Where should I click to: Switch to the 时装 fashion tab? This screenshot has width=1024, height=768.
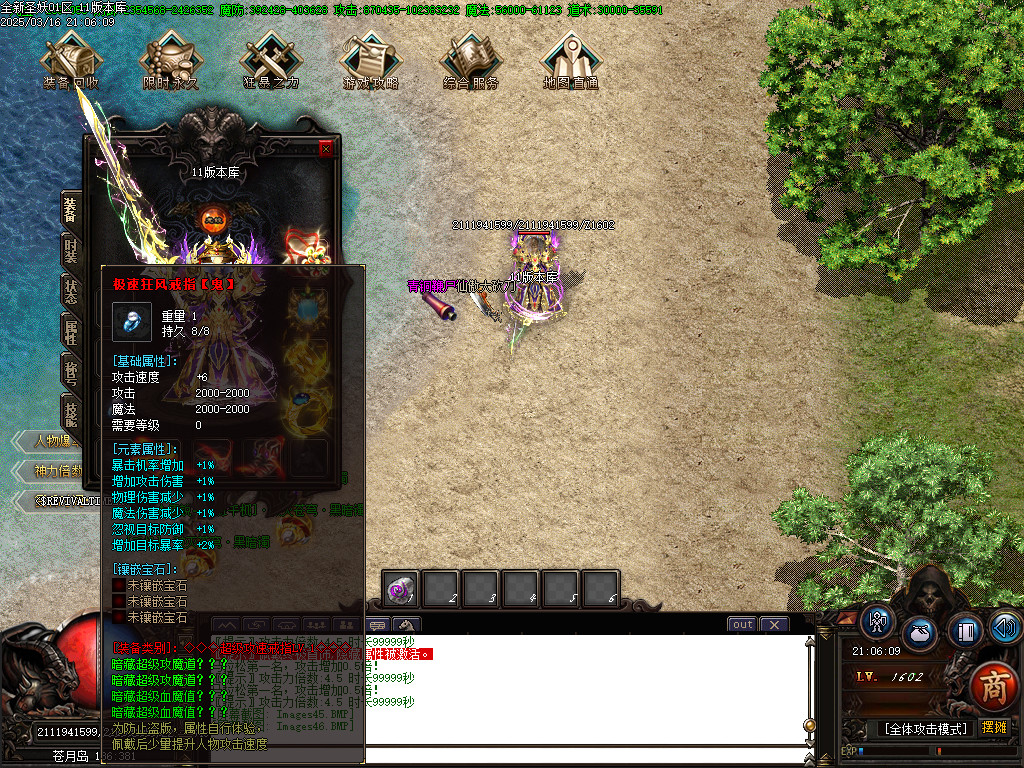coord(71,251)
